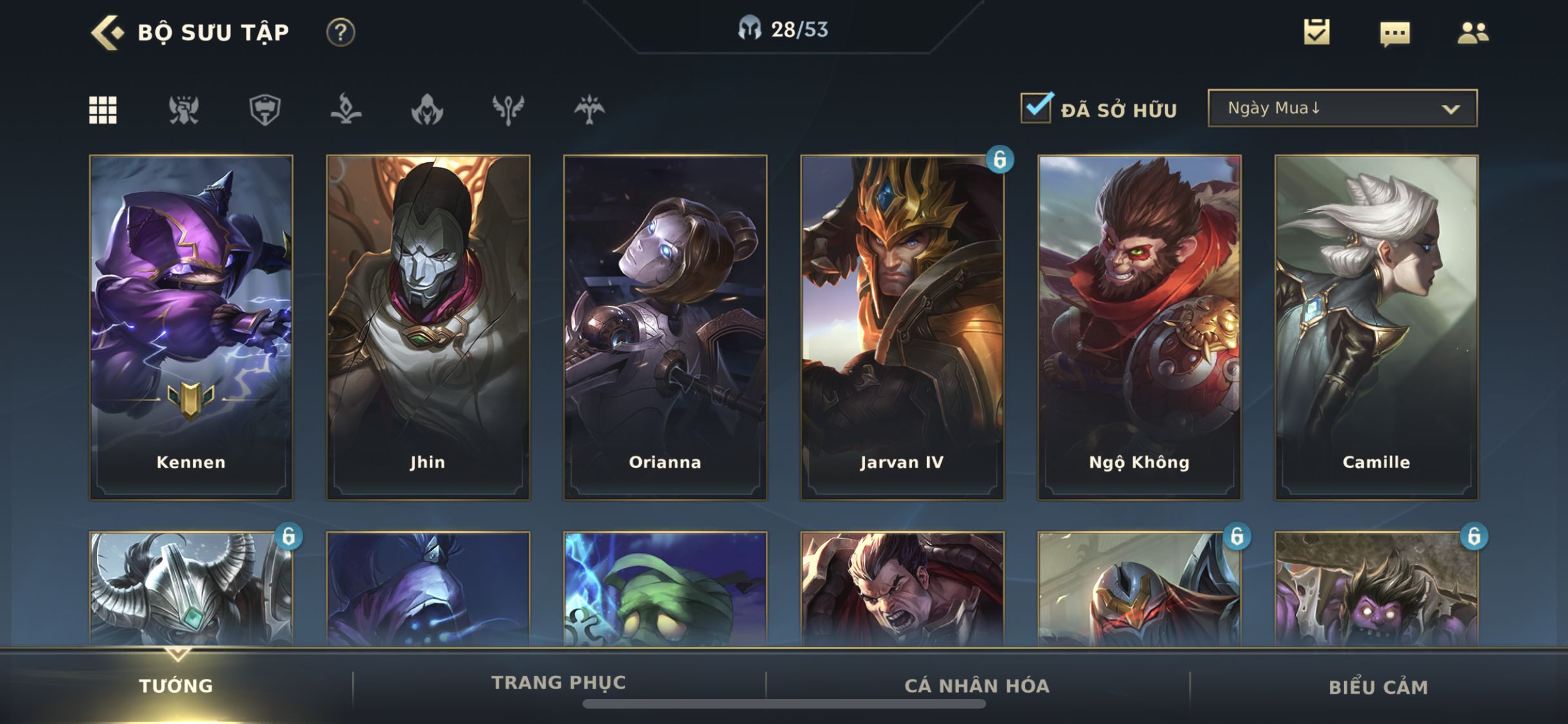View the Camille champion card
1568x724 pixels.
(x=1376, y=327)
